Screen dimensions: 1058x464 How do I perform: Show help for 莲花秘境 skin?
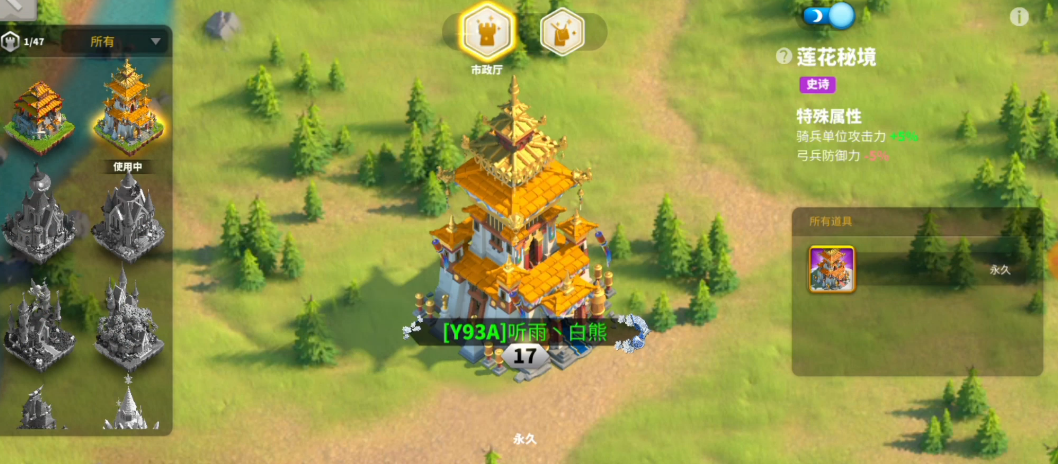(x=784, y=57)
